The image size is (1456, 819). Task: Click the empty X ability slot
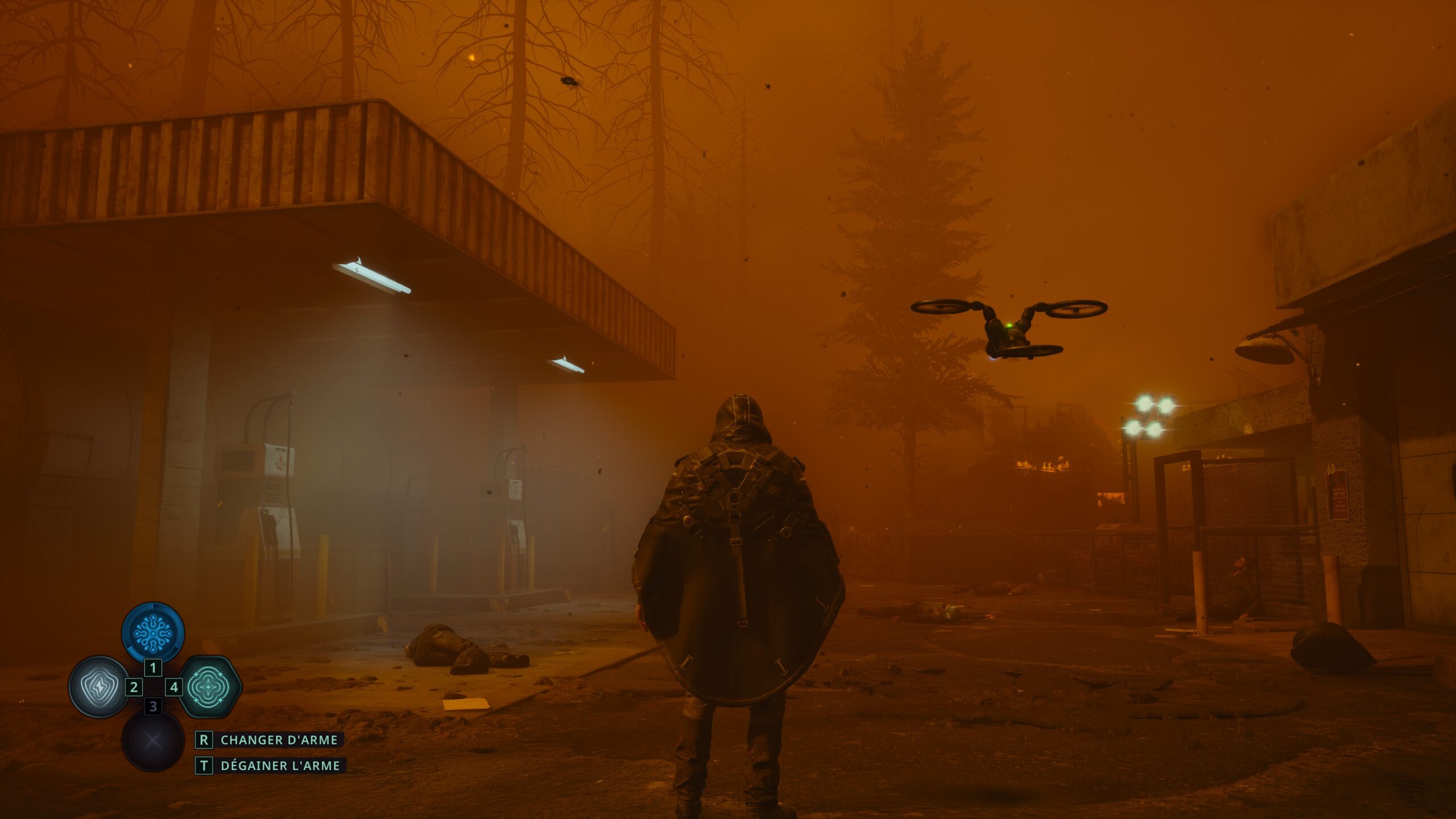click(152, 739)
